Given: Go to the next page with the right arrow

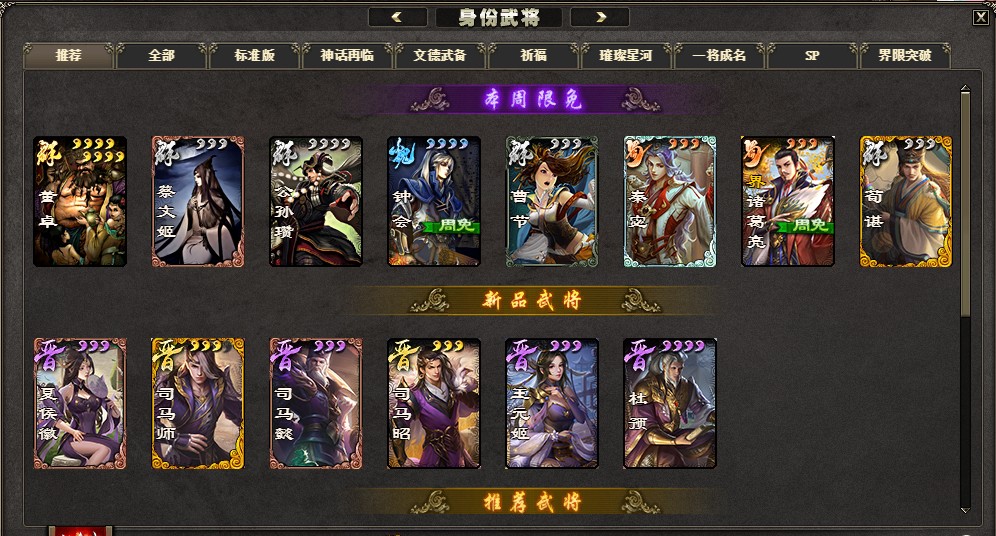Looking at the screenshot, I should (x=600, y=17).
